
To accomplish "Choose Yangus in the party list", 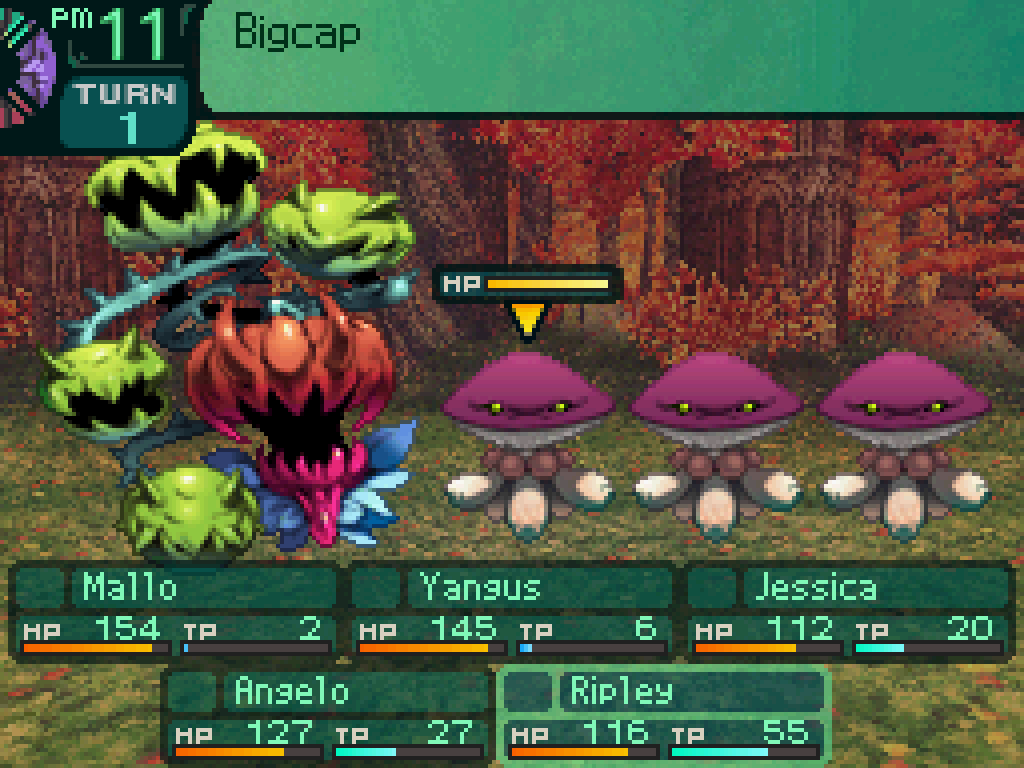I will [x=512, y=610].
